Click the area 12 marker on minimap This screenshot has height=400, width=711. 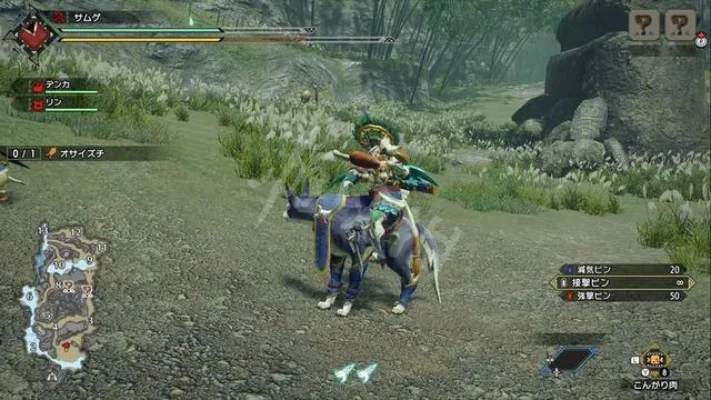75,233
